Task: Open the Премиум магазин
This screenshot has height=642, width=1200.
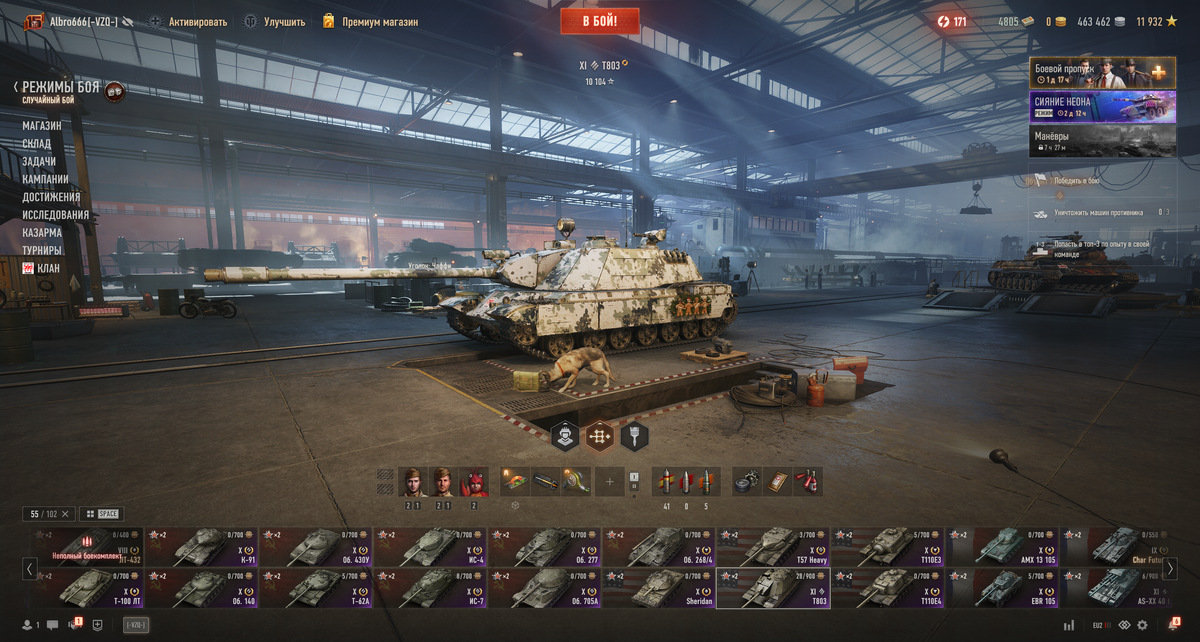Action: coord(379,22)
